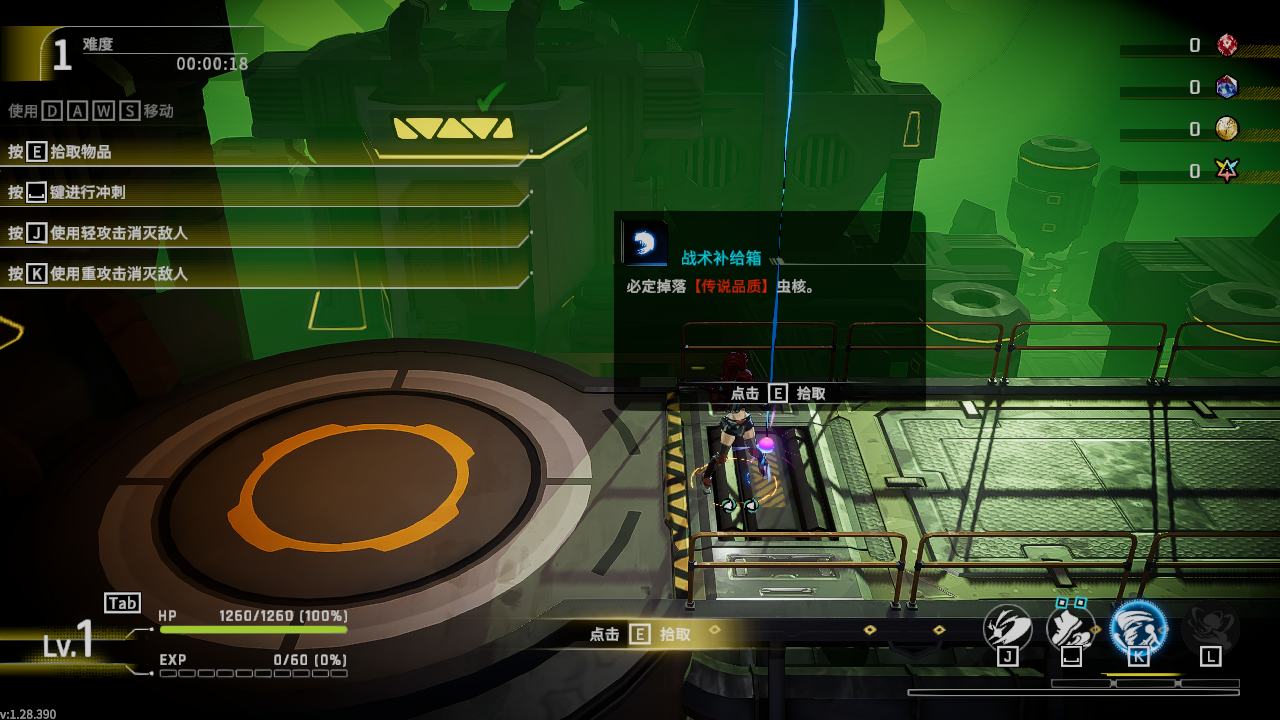Select the greyed-out locked skill icon
The image size is (1280, 720).
[x=1210, y=628]
